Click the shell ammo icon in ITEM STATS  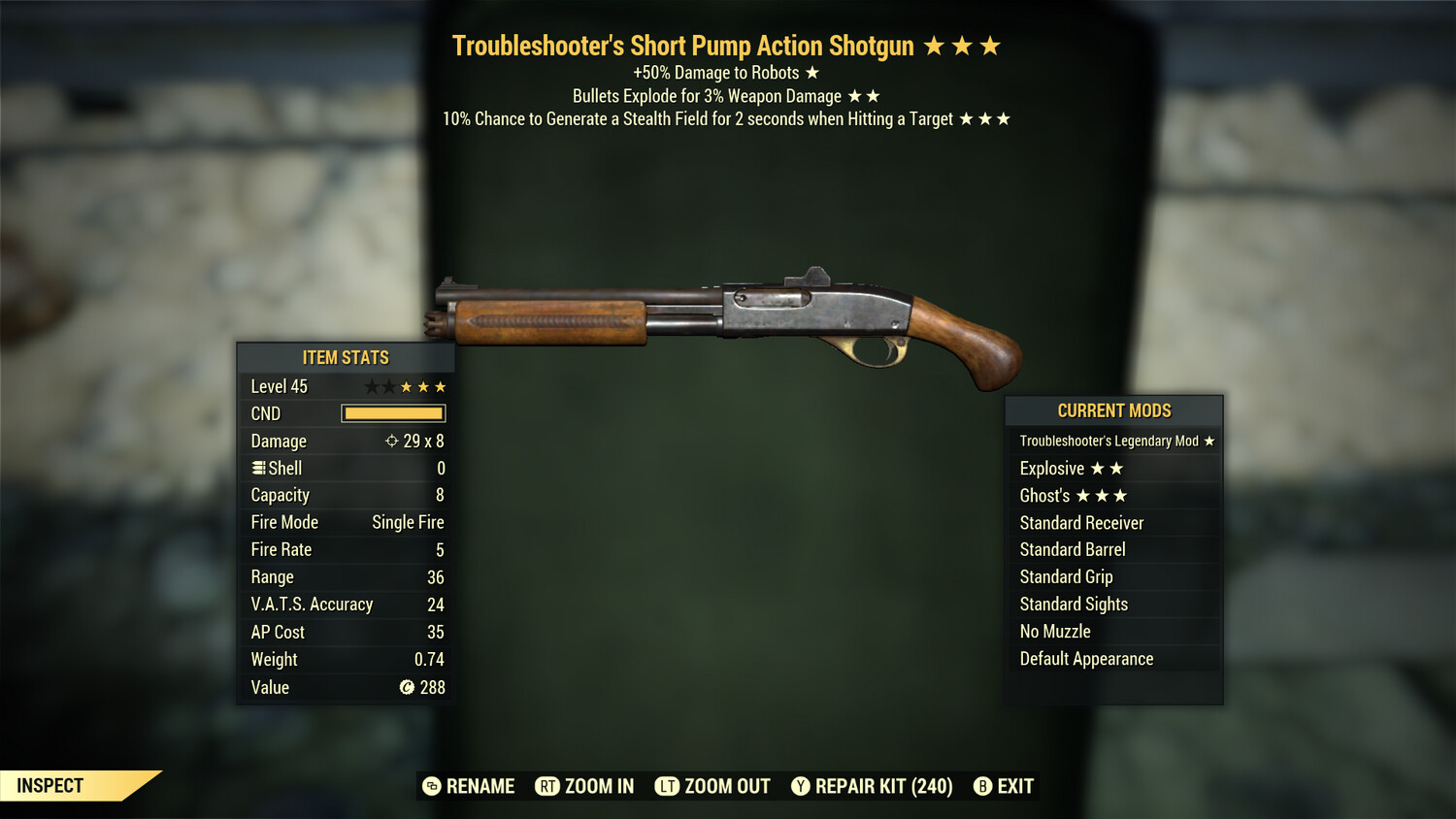click(x=257, y=468)
